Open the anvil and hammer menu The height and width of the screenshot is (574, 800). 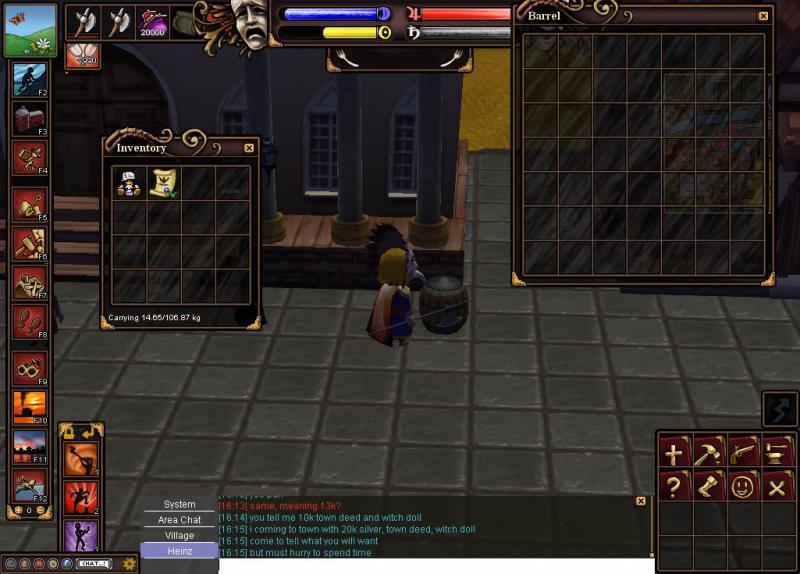775,453
